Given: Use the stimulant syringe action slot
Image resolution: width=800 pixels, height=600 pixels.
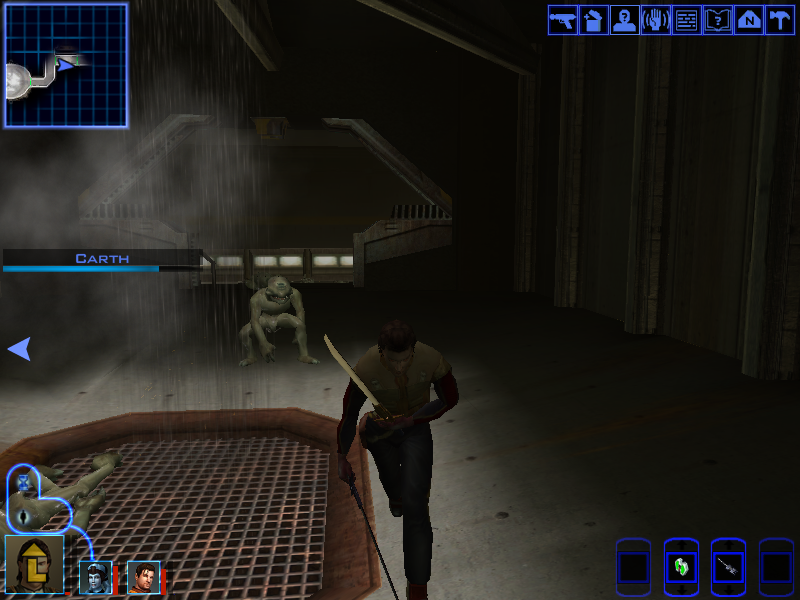Looking at the screenshot, I should [729, 568].
